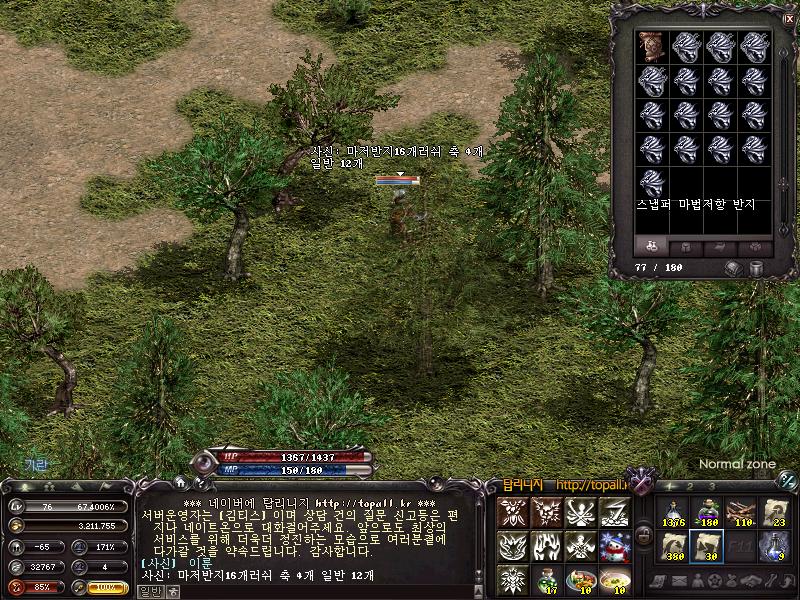This screenshot has height=600, width=800.
Task: Select the scroll item in the inventory
Action: click(x=653, y=47)
